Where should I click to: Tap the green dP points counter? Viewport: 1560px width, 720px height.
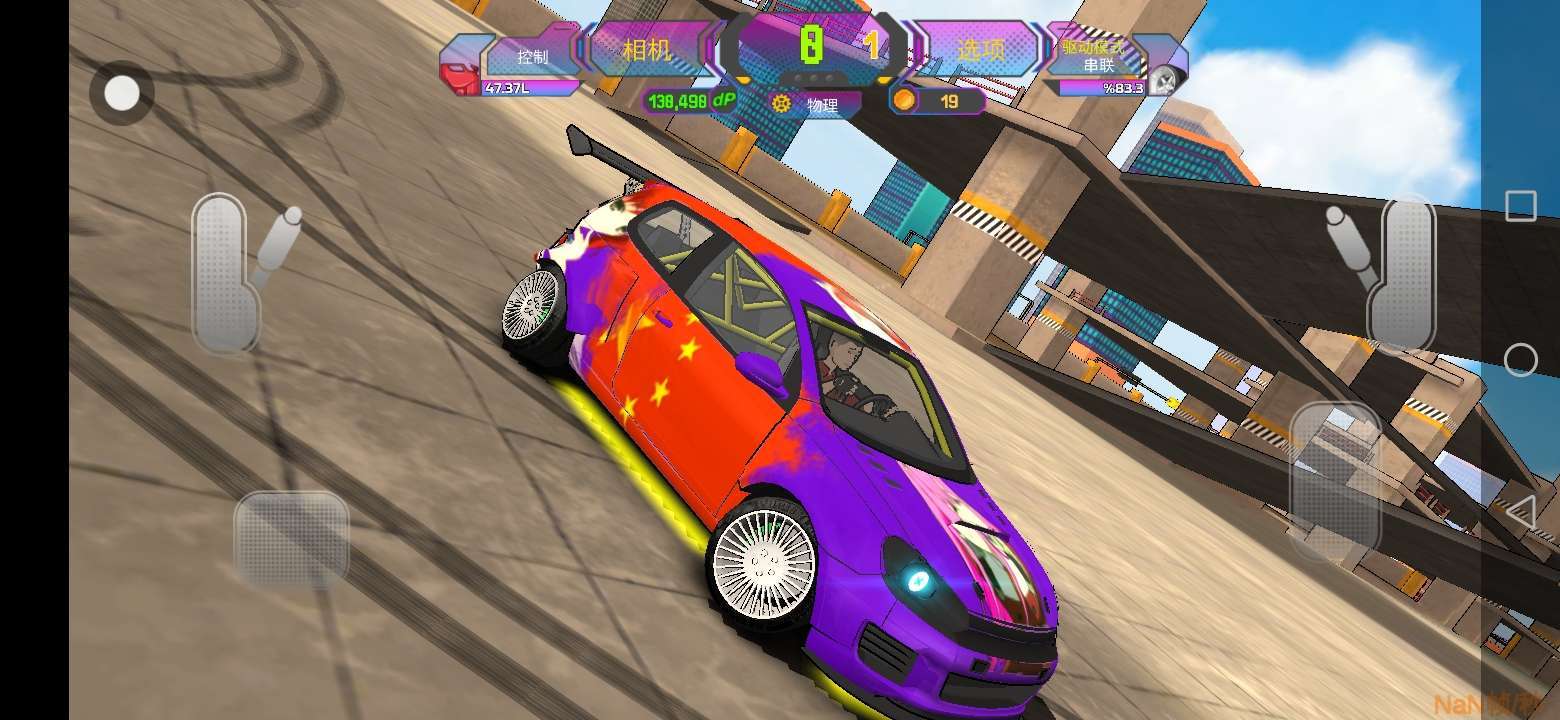point(690,101)
